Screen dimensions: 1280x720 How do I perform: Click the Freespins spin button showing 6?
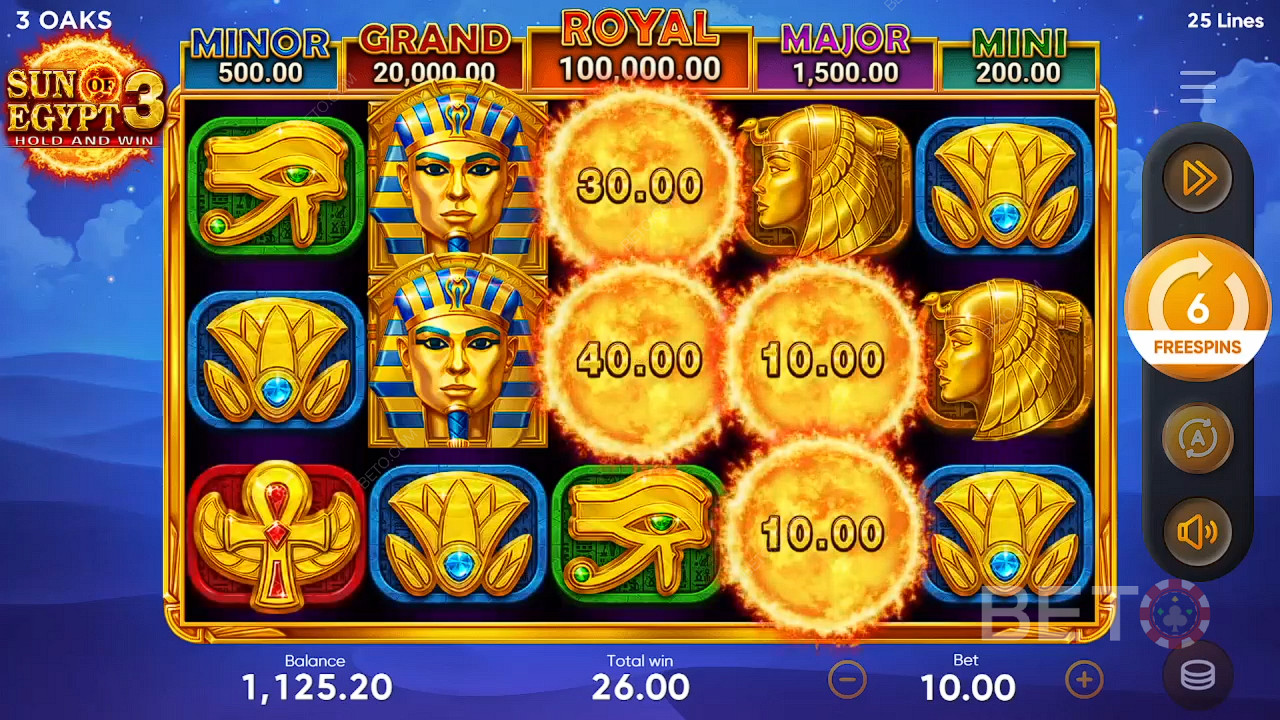tap(1197, 310)
